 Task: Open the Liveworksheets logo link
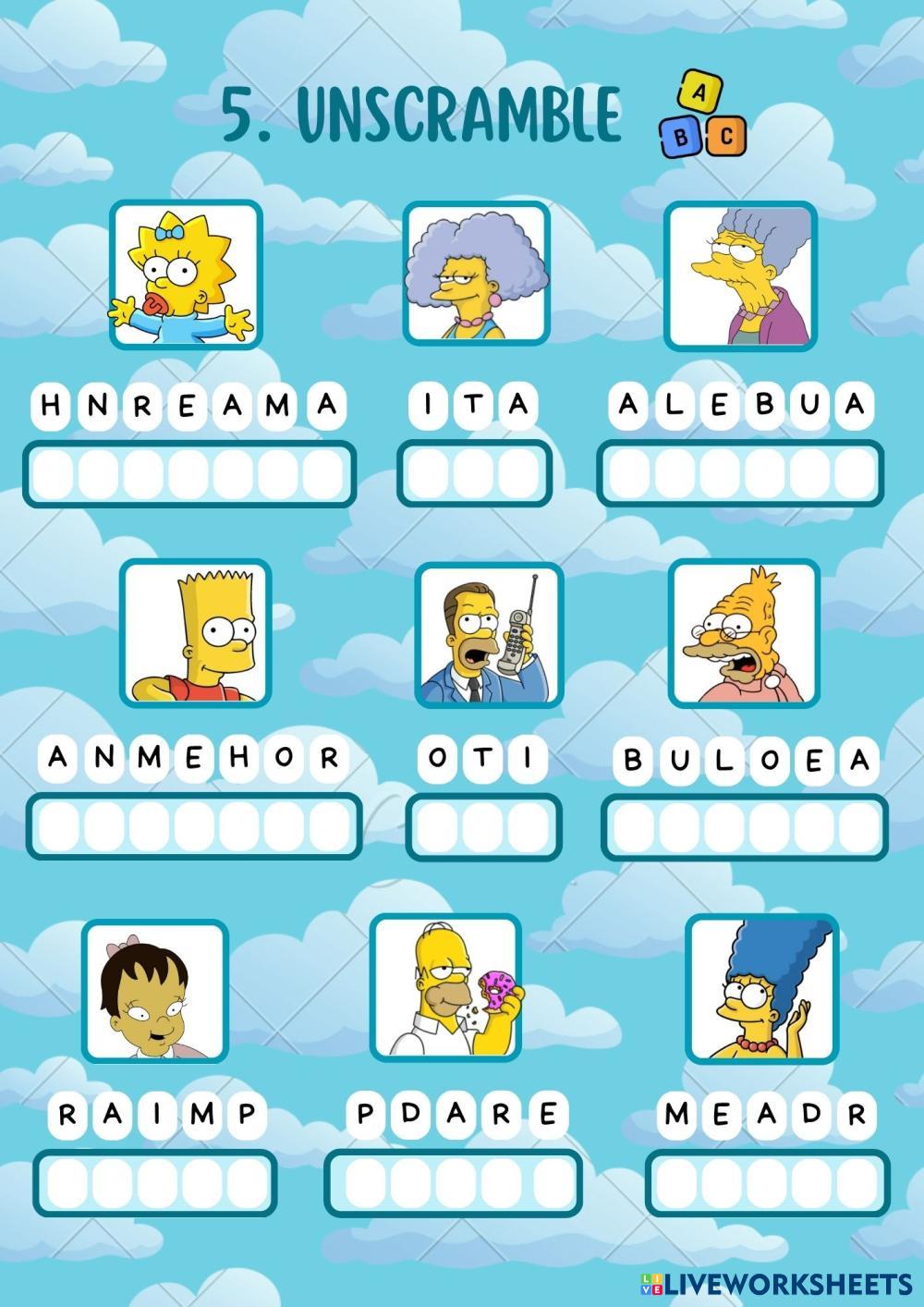[776, 1283]
